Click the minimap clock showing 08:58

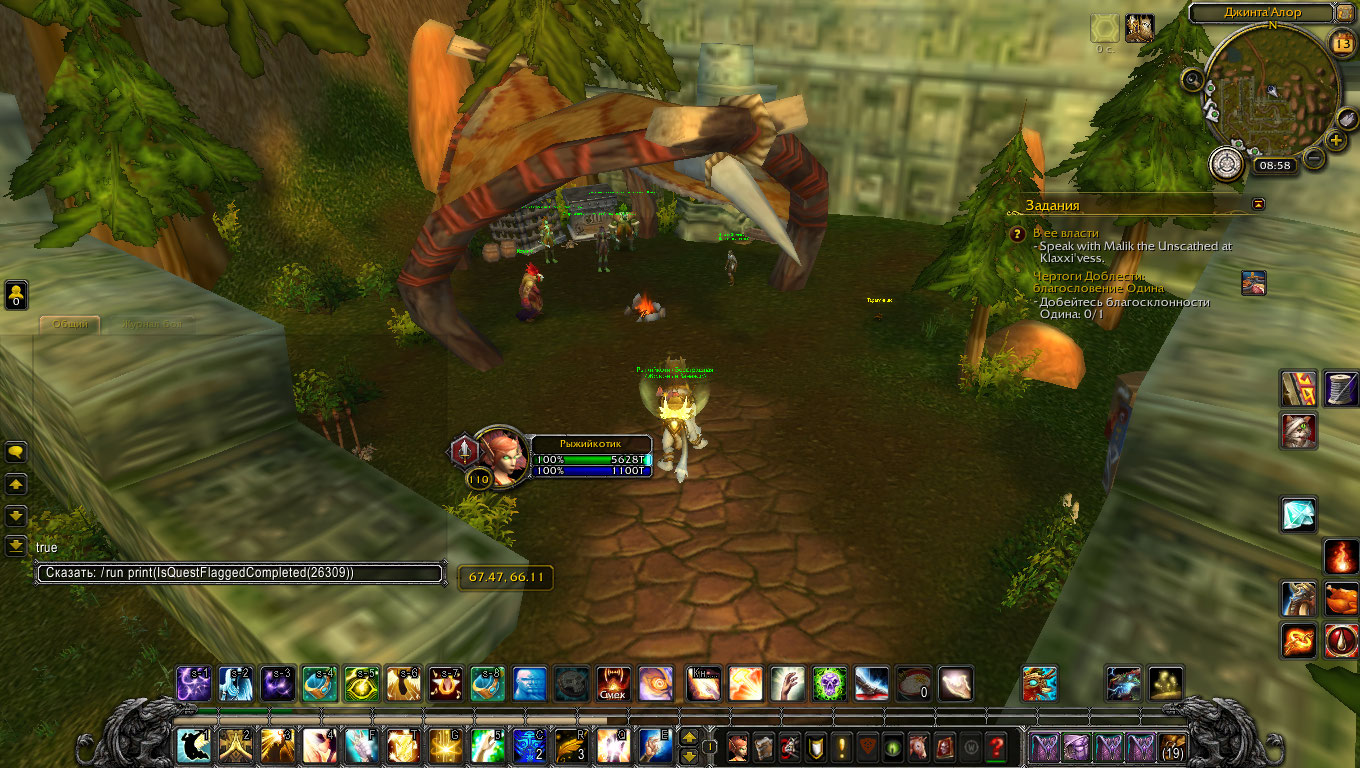coord(1274,165)
